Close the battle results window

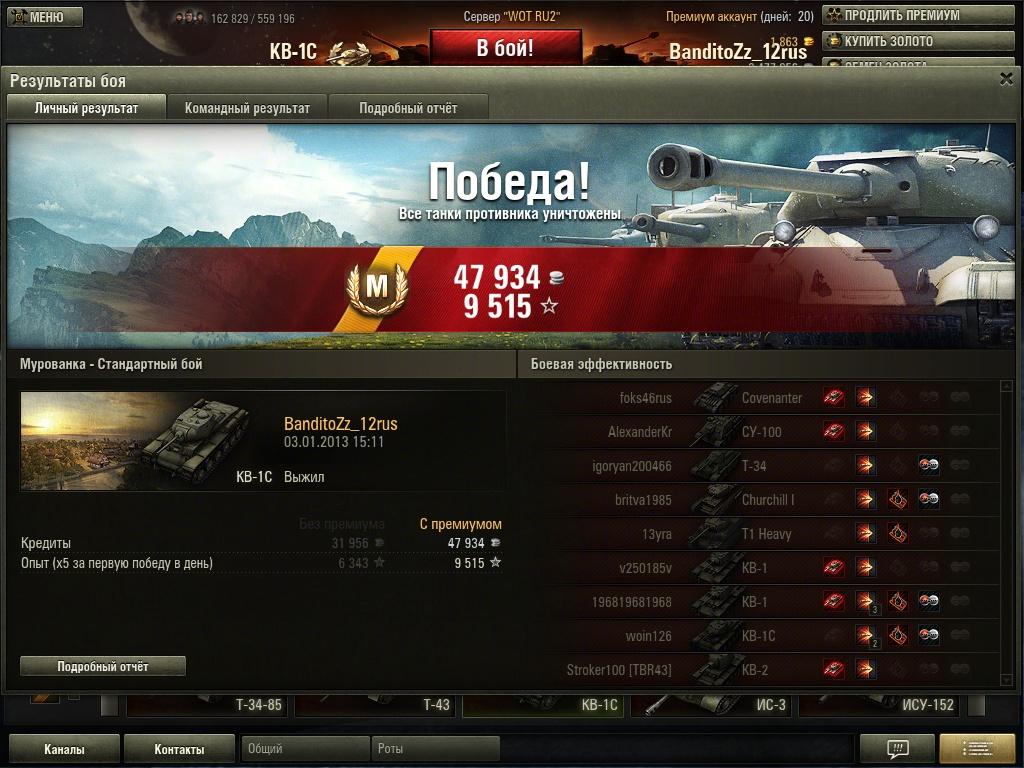(x=1006, y=80)
